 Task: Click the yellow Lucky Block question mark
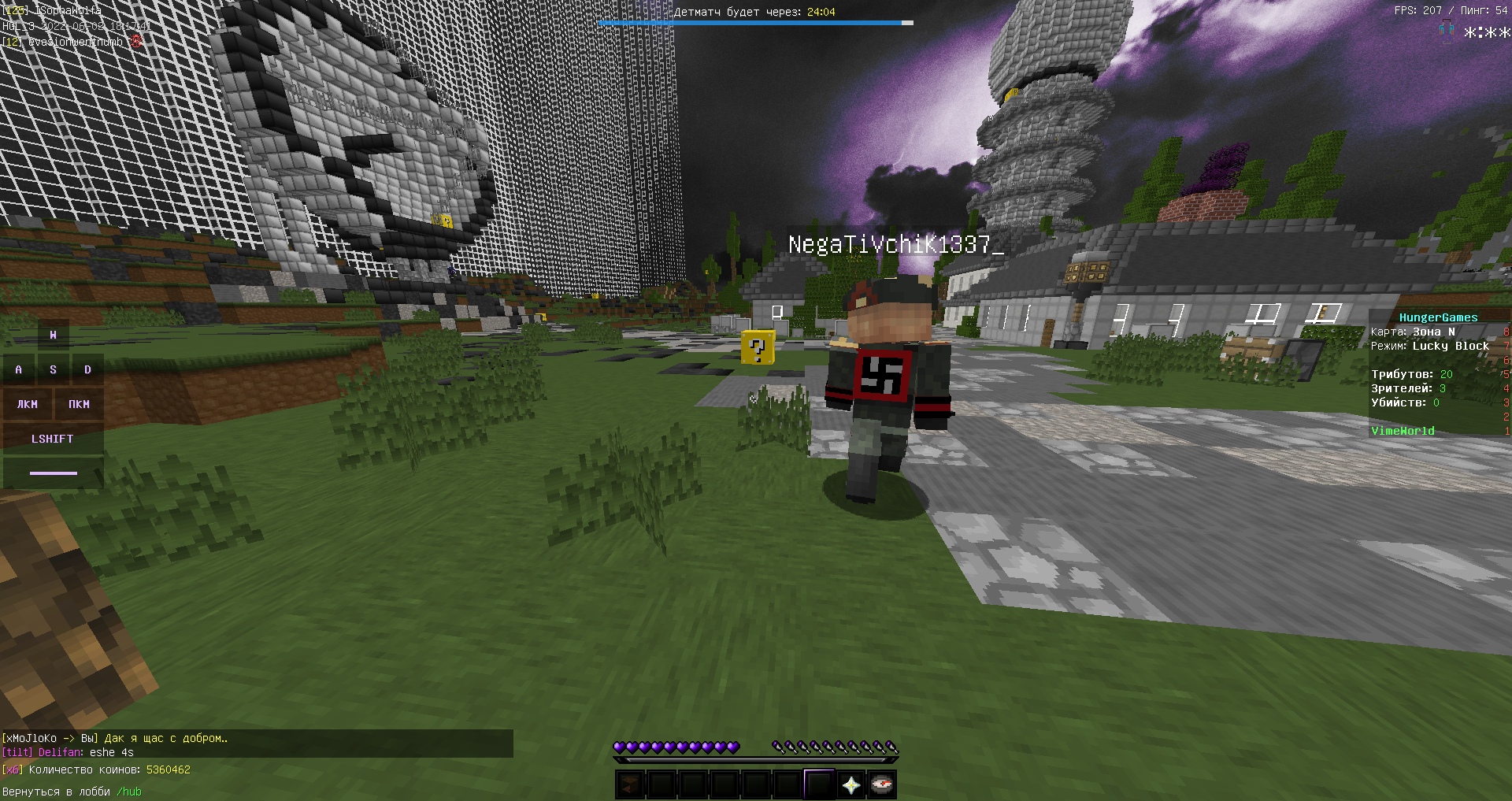(757, 347)
